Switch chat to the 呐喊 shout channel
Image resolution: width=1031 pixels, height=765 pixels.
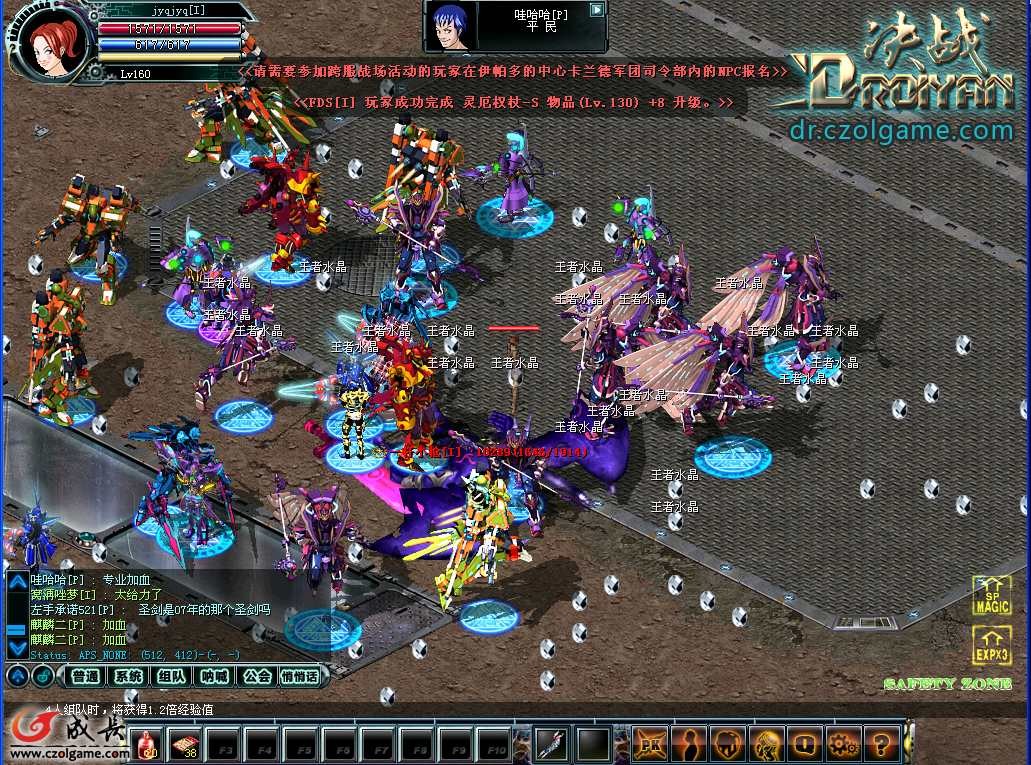[214, 676]
